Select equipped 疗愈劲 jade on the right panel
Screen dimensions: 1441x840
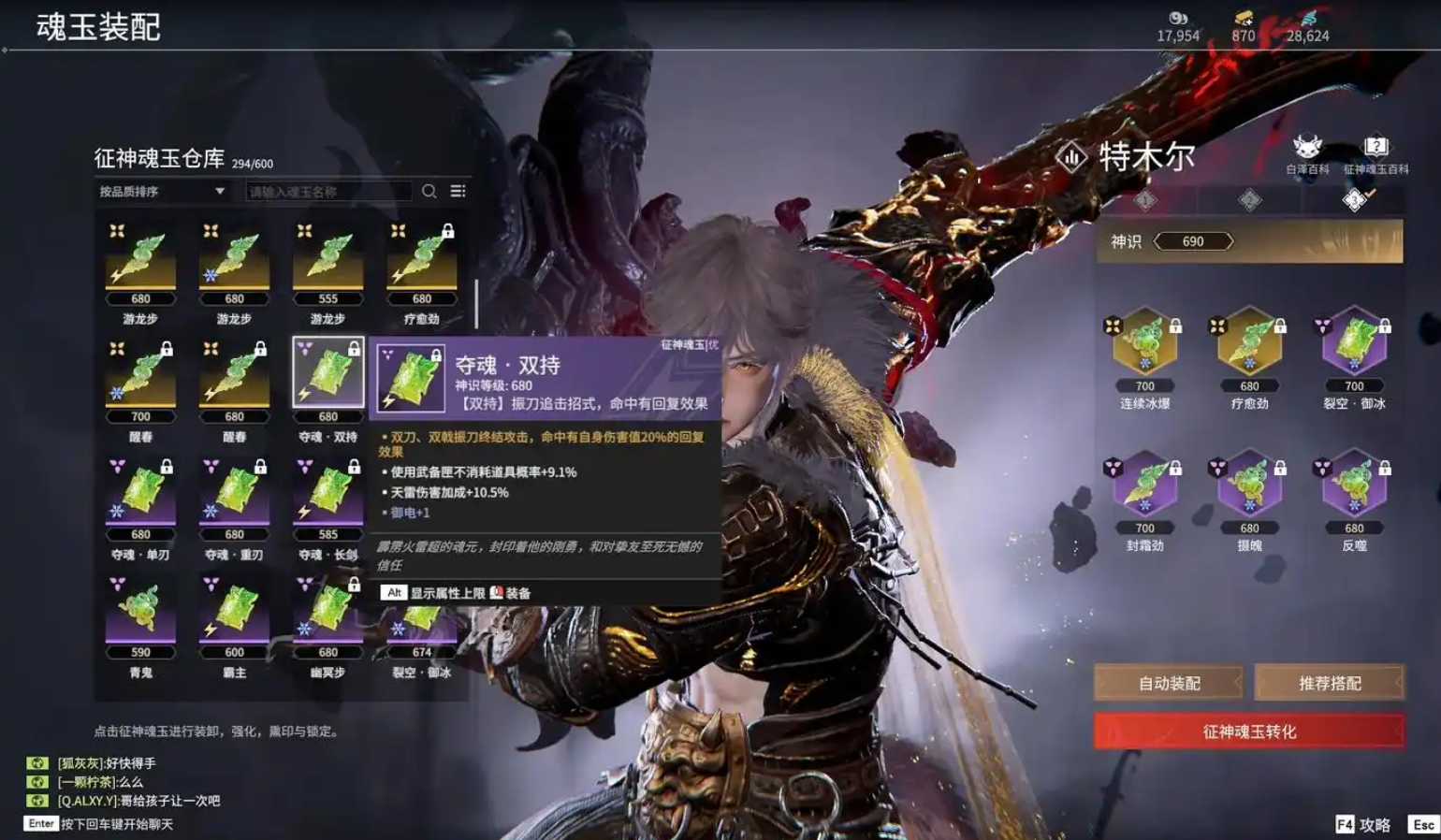pos(1249,343)
